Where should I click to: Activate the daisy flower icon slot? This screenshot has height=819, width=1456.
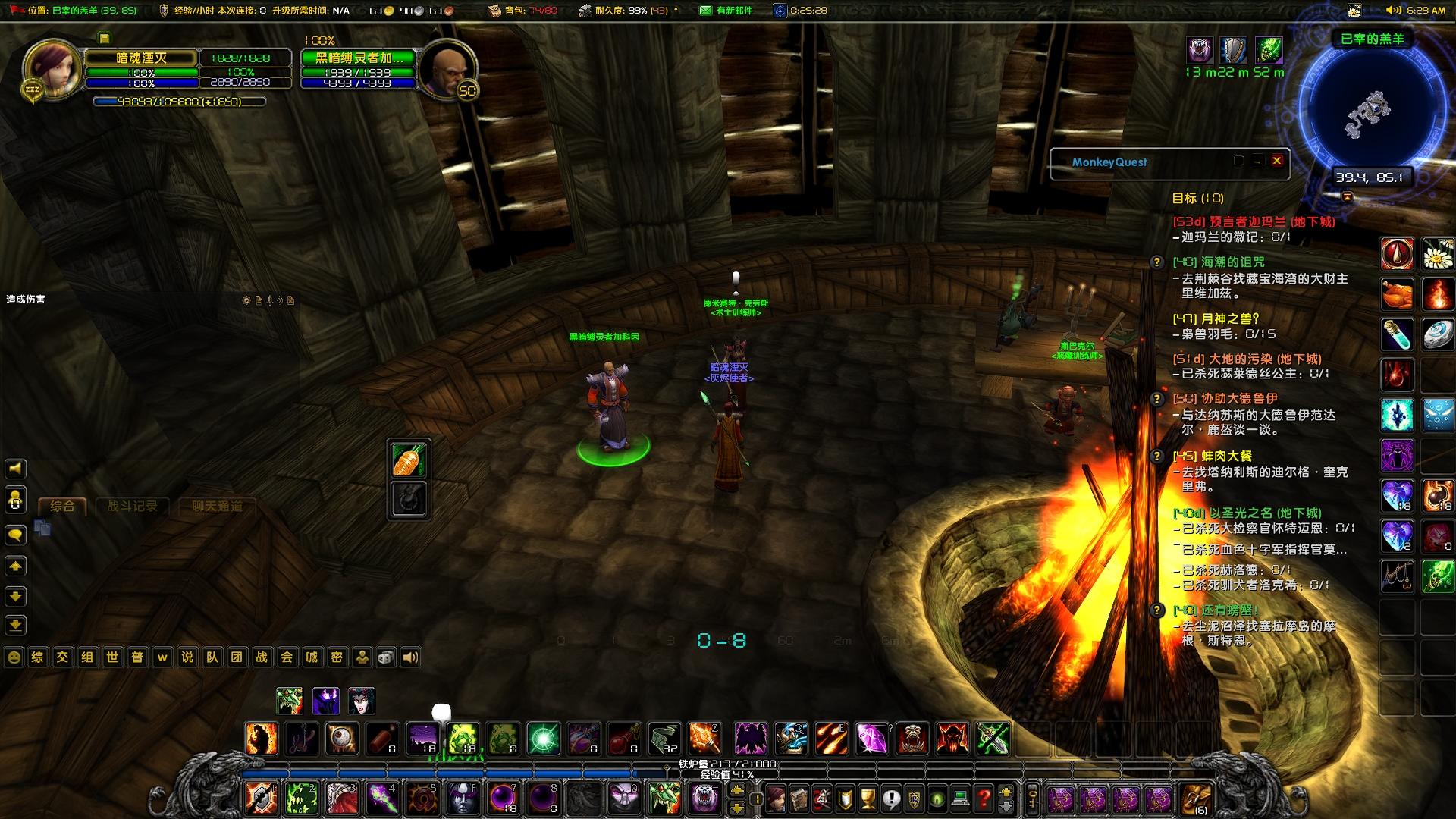[1437, 255]
